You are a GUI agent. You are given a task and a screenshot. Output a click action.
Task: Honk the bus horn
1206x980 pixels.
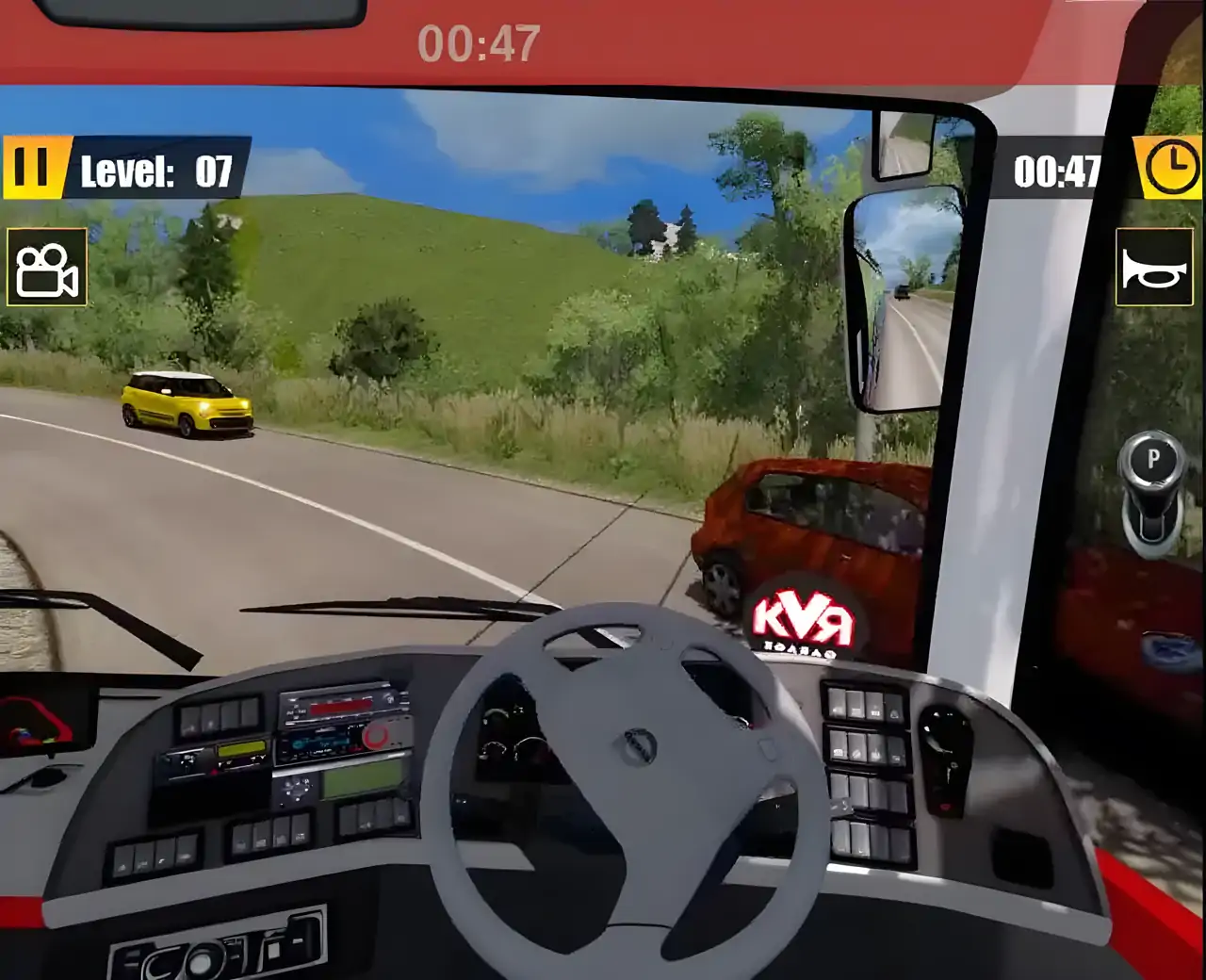1154,268
